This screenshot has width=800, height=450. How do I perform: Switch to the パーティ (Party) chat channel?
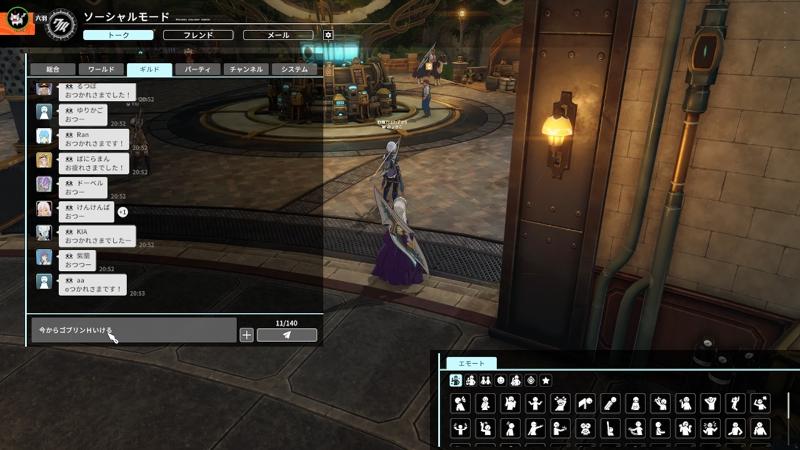pos(198,70)
